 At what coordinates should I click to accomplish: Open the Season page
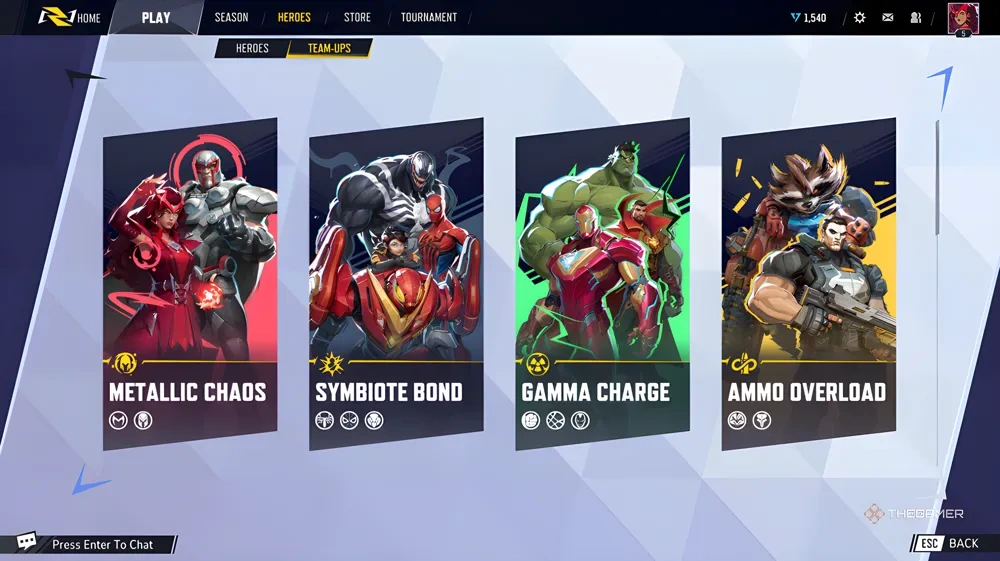[x=231, y=17]
